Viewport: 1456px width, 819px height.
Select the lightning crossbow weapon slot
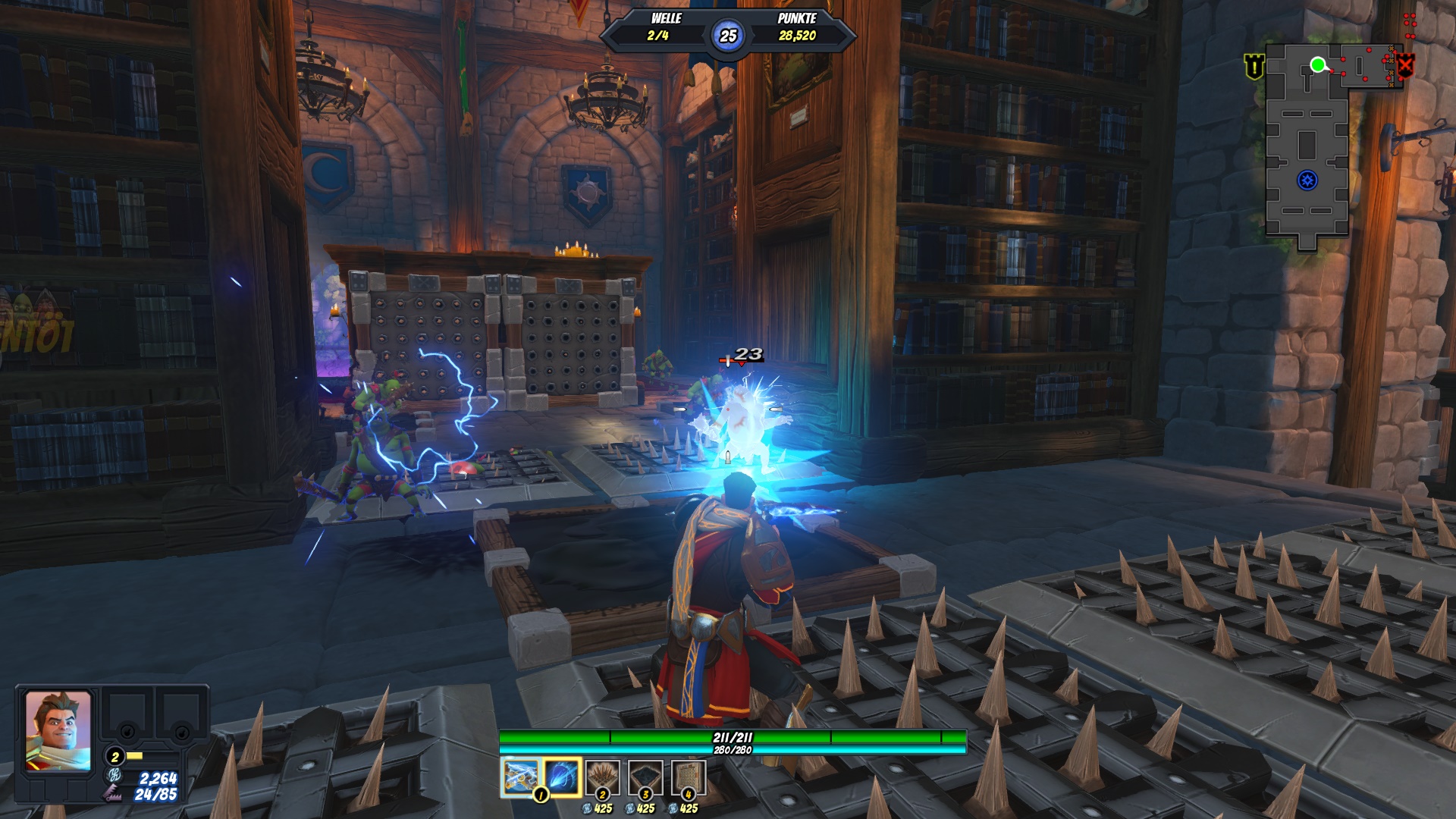click(520, 778)
